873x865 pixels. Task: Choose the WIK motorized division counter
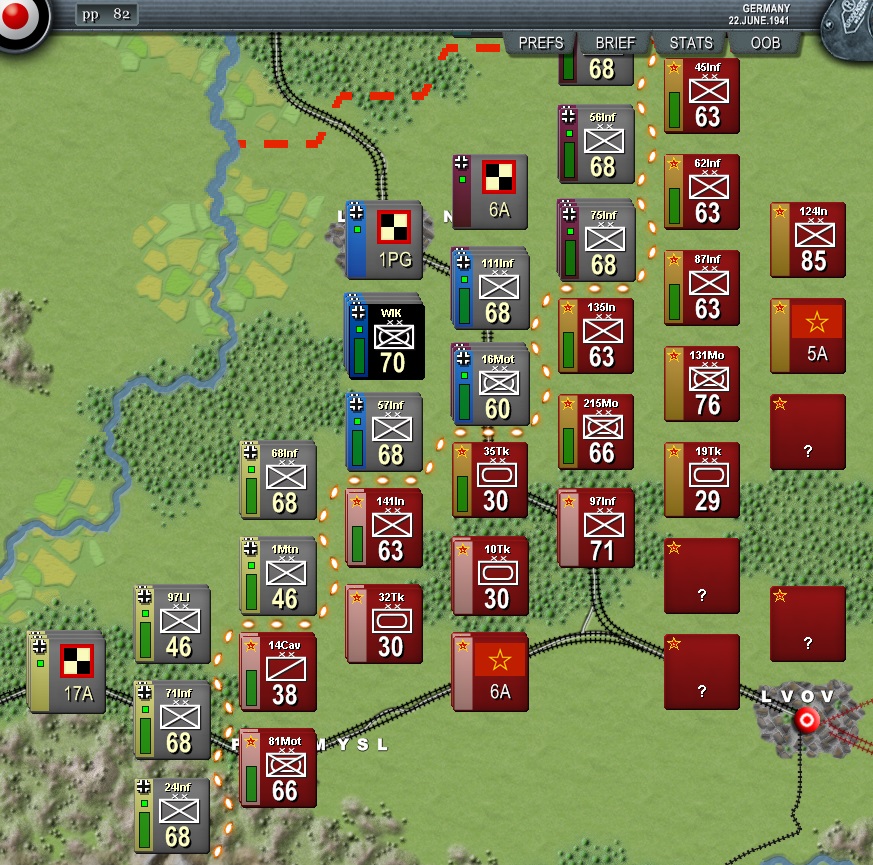(388, 342)
